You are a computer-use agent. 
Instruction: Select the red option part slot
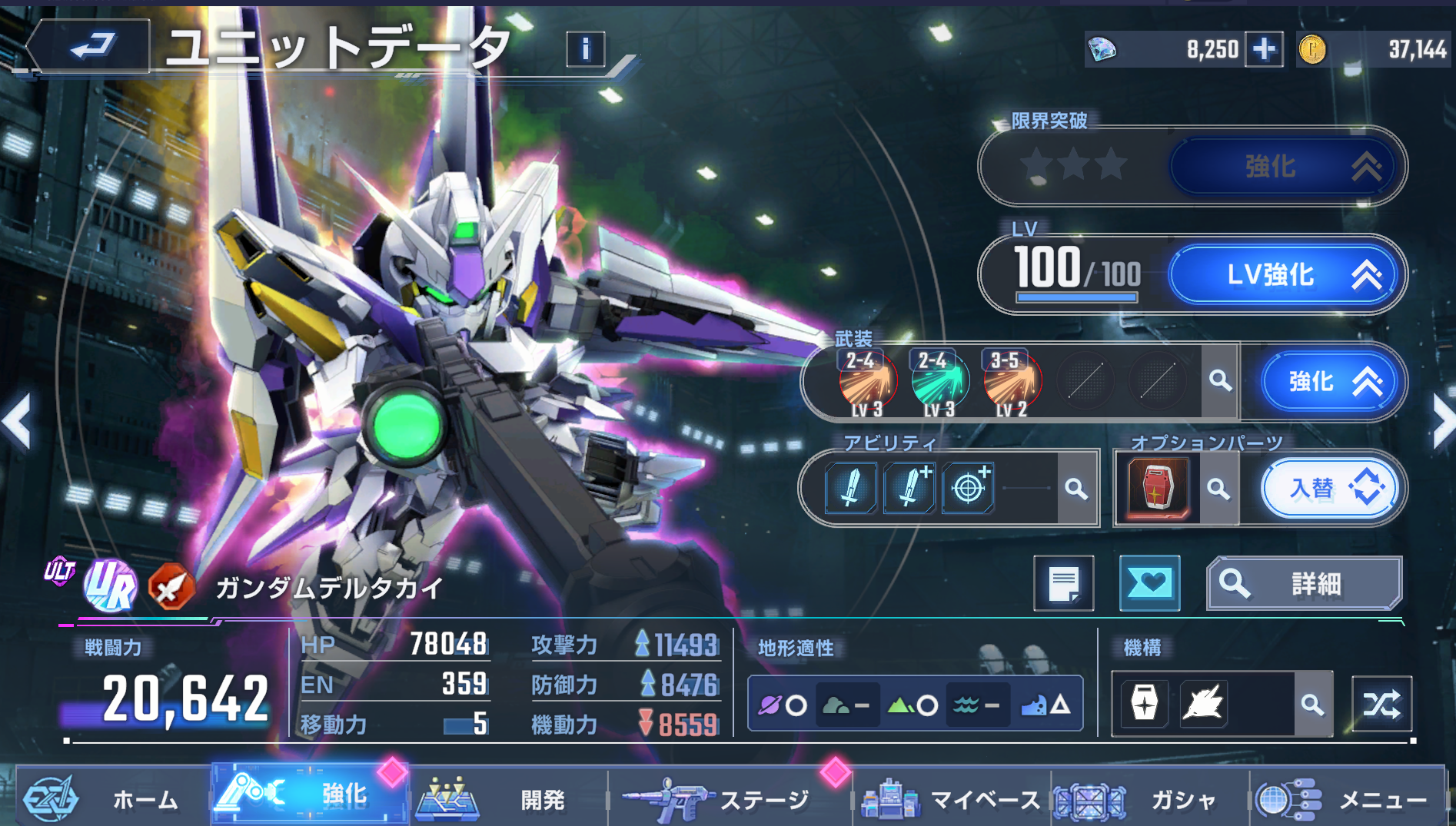pyautogui.click(x=1158, y=487)
